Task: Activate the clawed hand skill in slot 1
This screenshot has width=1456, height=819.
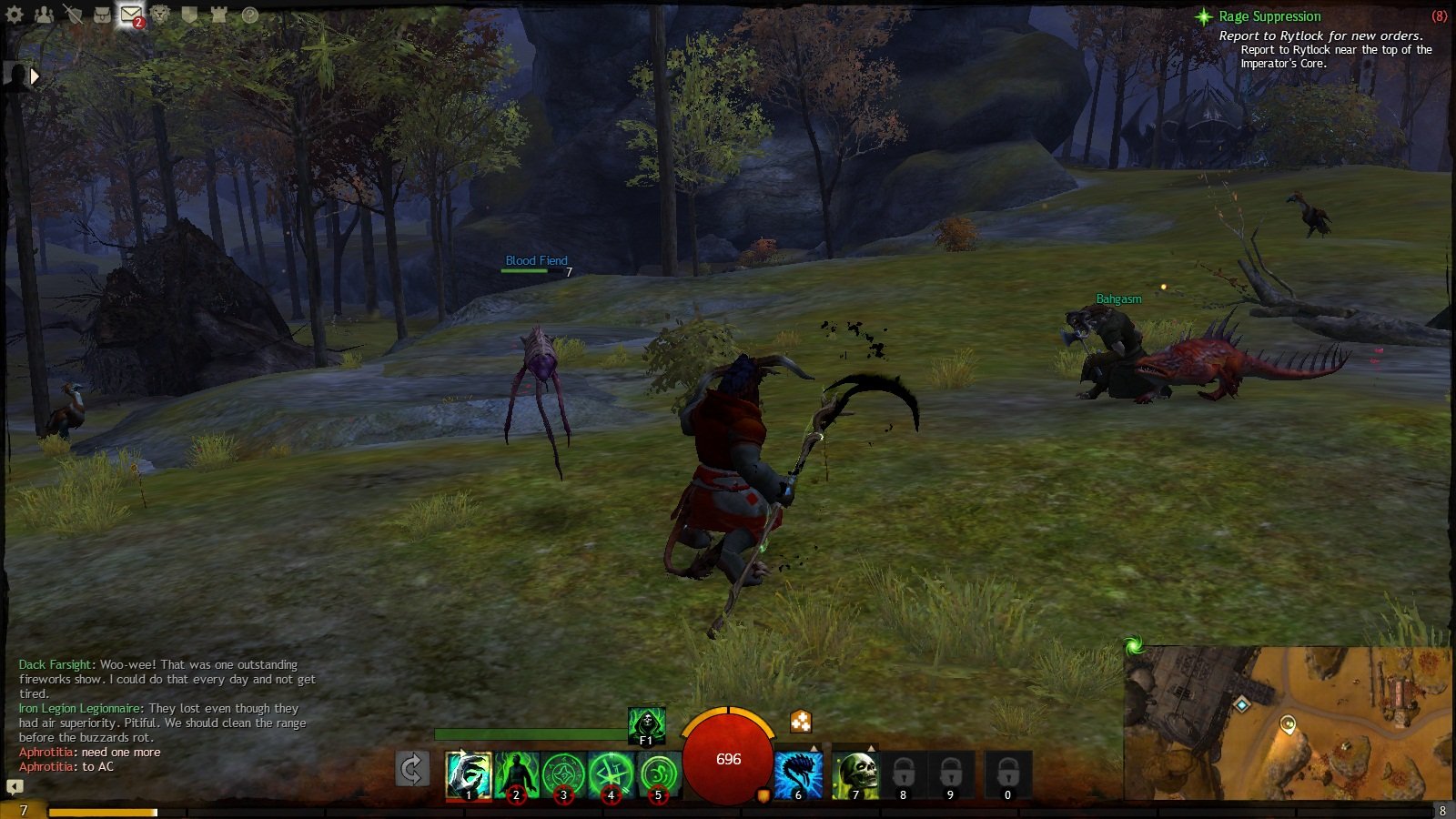Action: (469, 774)
